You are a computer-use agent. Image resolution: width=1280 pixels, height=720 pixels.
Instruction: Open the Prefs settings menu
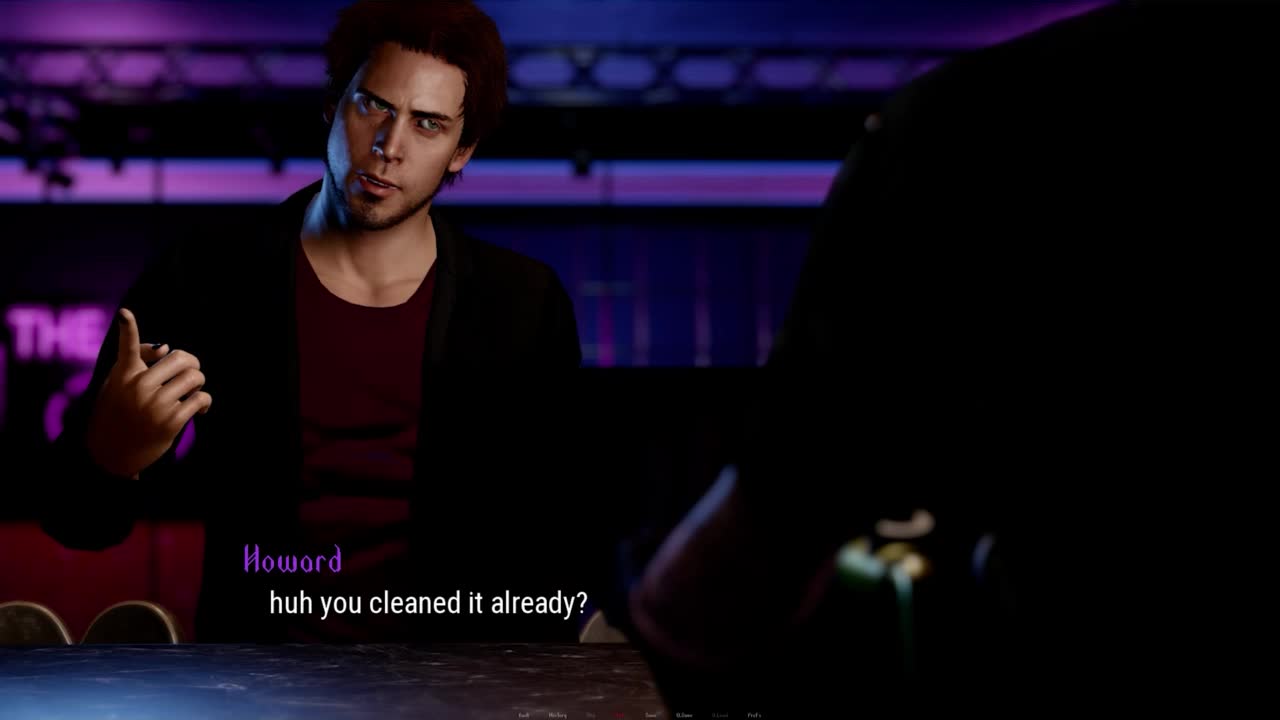[754, 715]
